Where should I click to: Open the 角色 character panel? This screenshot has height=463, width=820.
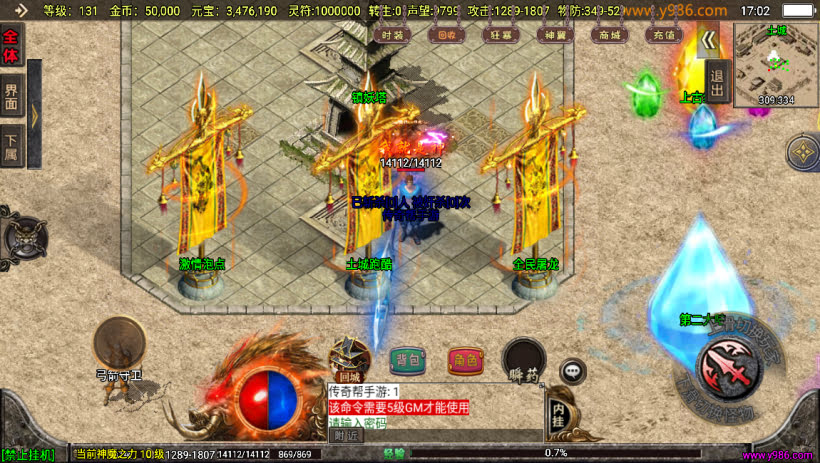(465, 360)
